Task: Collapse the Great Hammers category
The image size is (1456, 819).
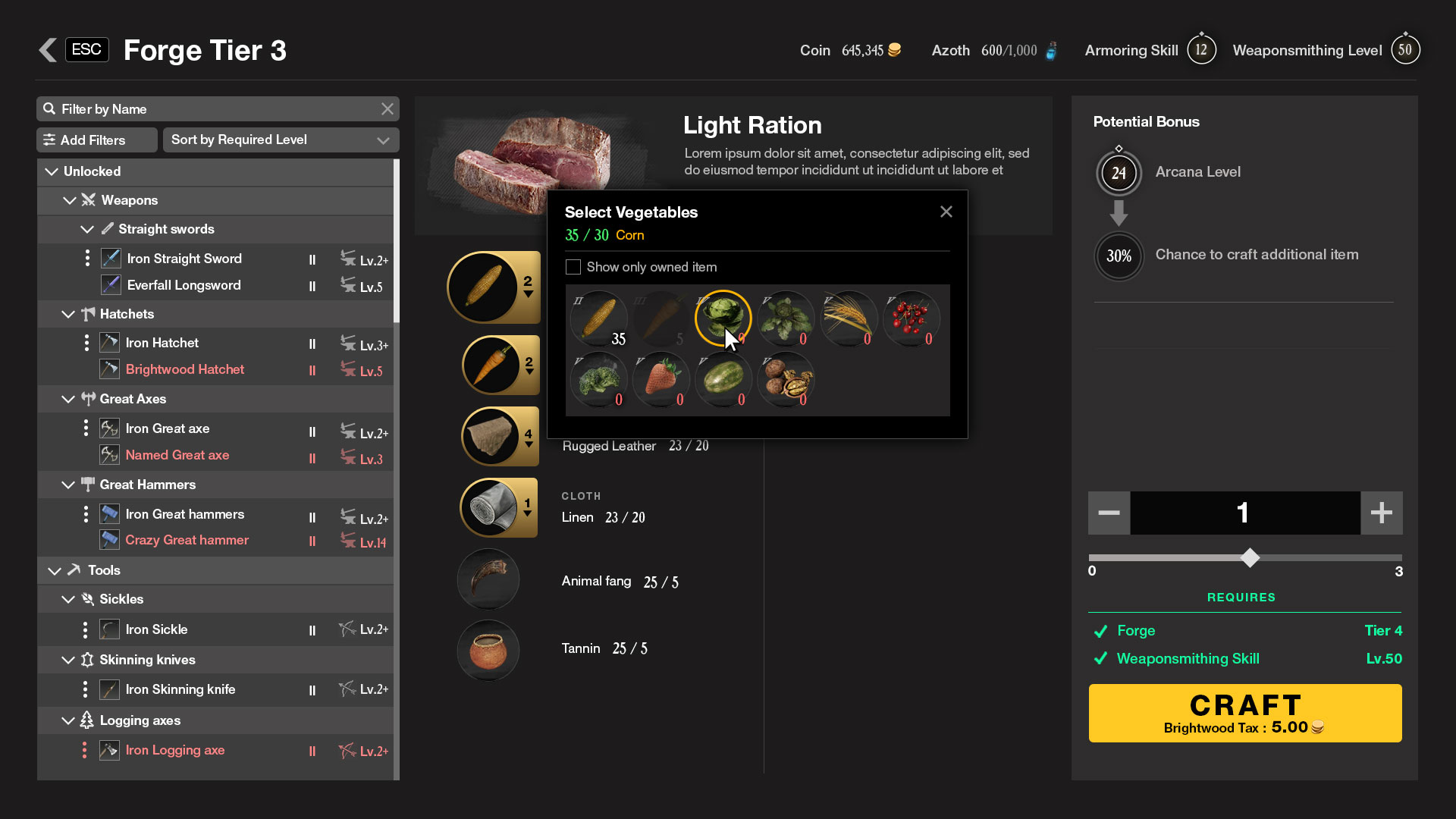Action: pyautogui.click(x=68, y=485)
